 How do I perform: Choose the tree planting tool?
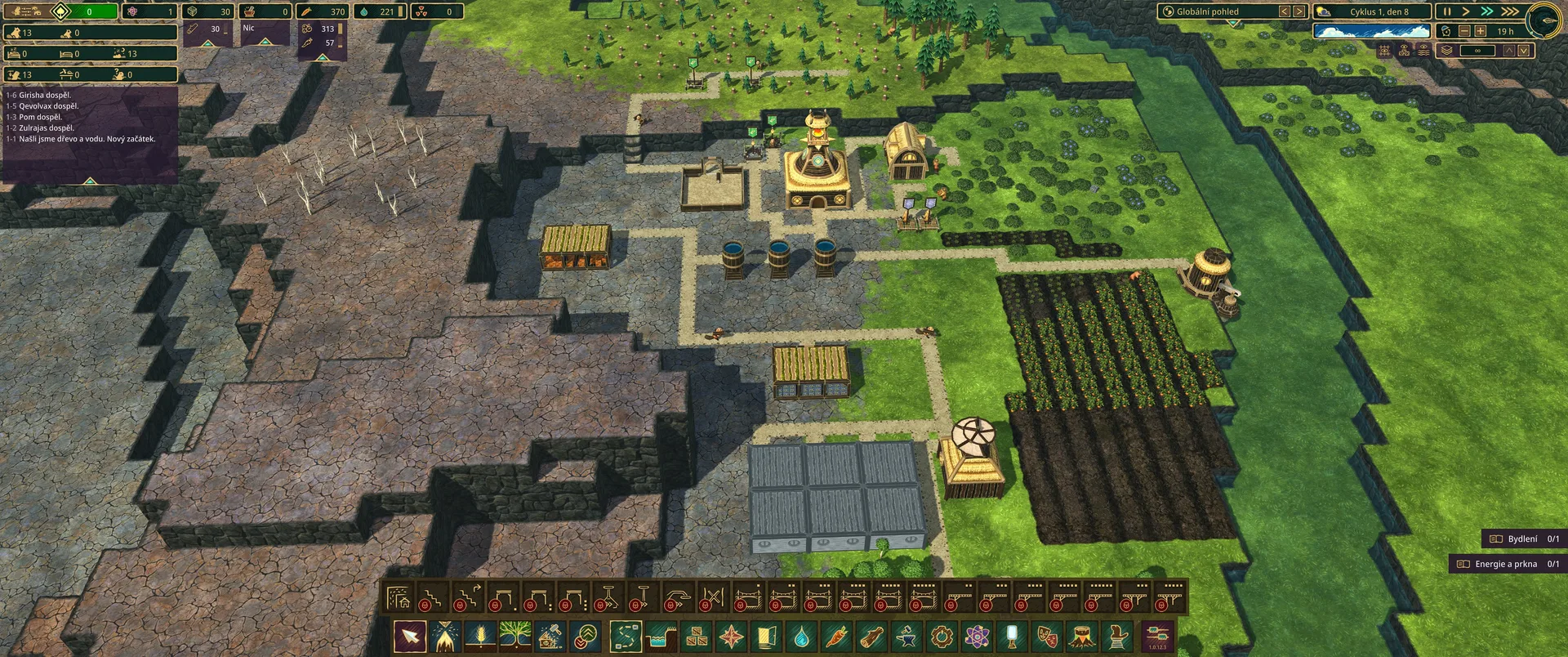(515, 637)
